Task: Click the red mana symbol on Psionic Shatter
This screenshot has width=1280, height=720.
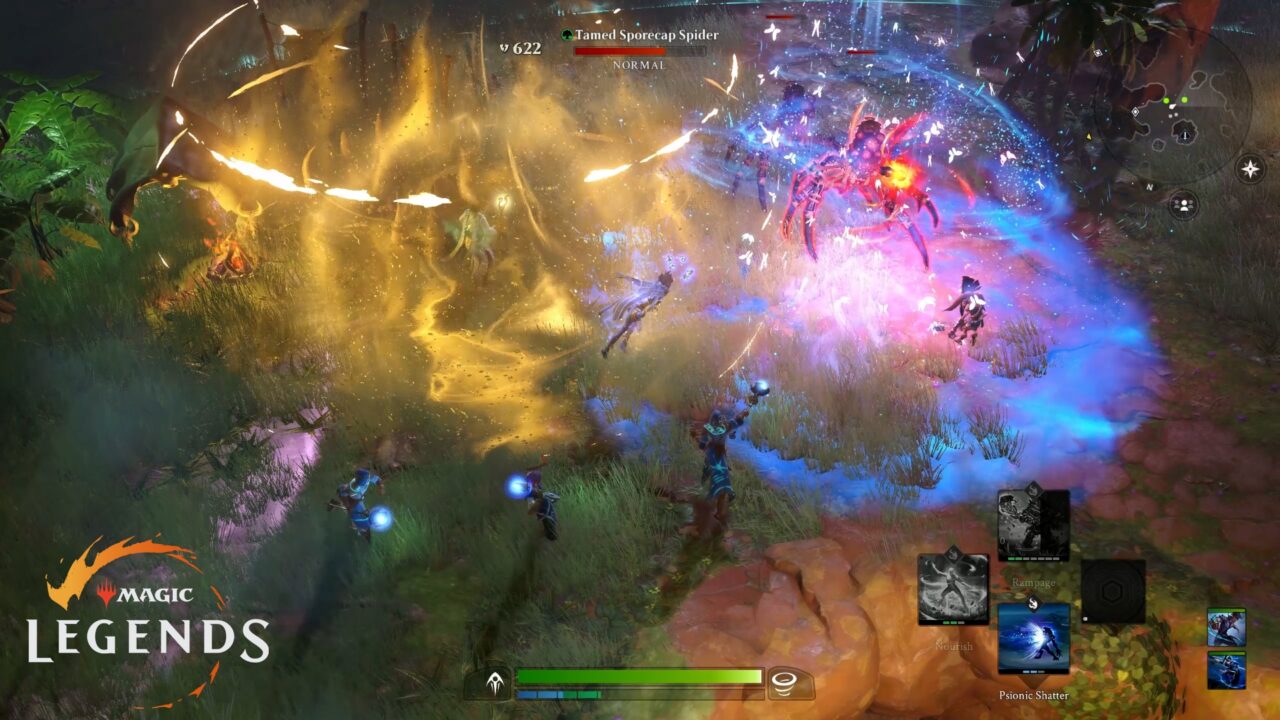Action: click(1034, 602)
